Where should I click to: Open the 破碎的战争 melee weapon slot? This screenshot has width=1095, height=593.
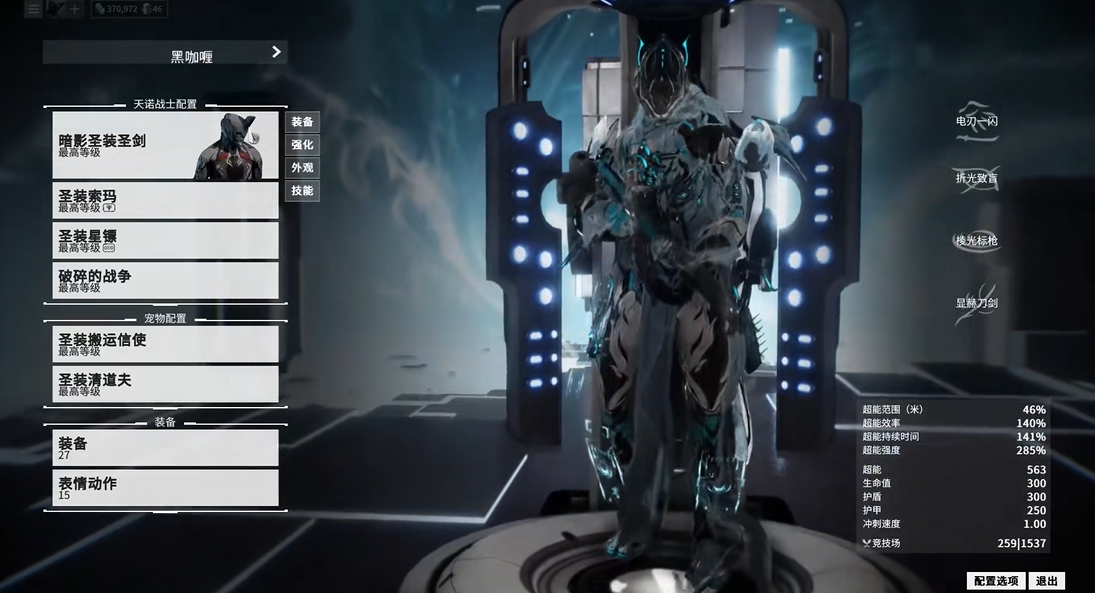click(165, 281)
